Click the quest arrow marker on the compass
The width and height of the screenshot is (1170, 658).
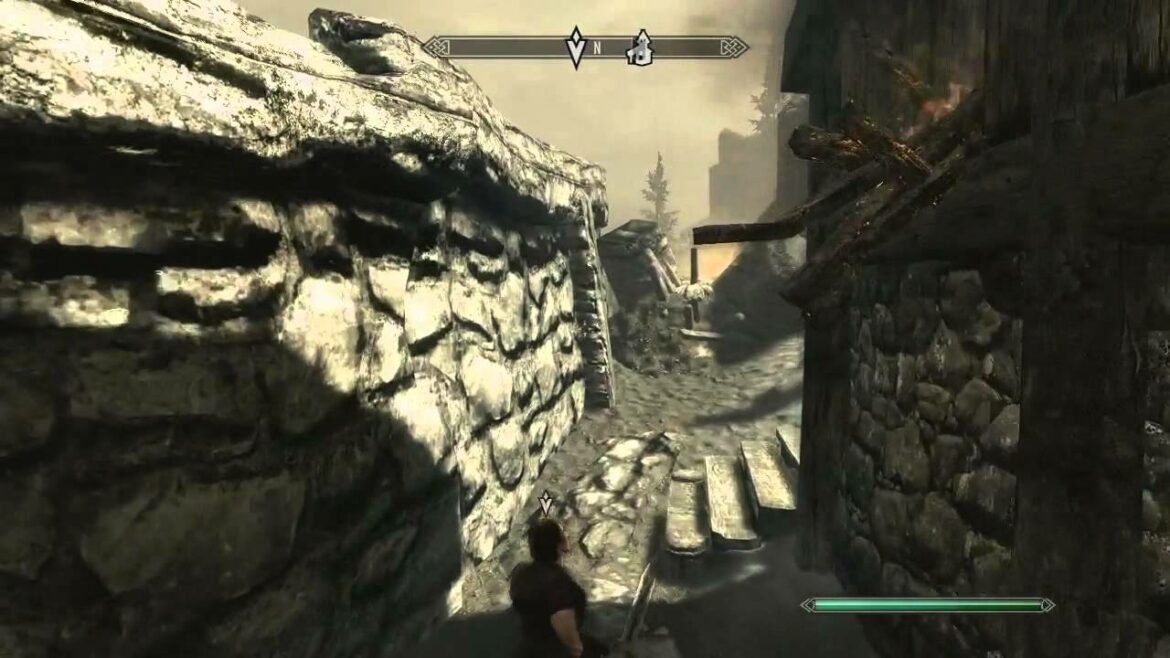point(576,47)
